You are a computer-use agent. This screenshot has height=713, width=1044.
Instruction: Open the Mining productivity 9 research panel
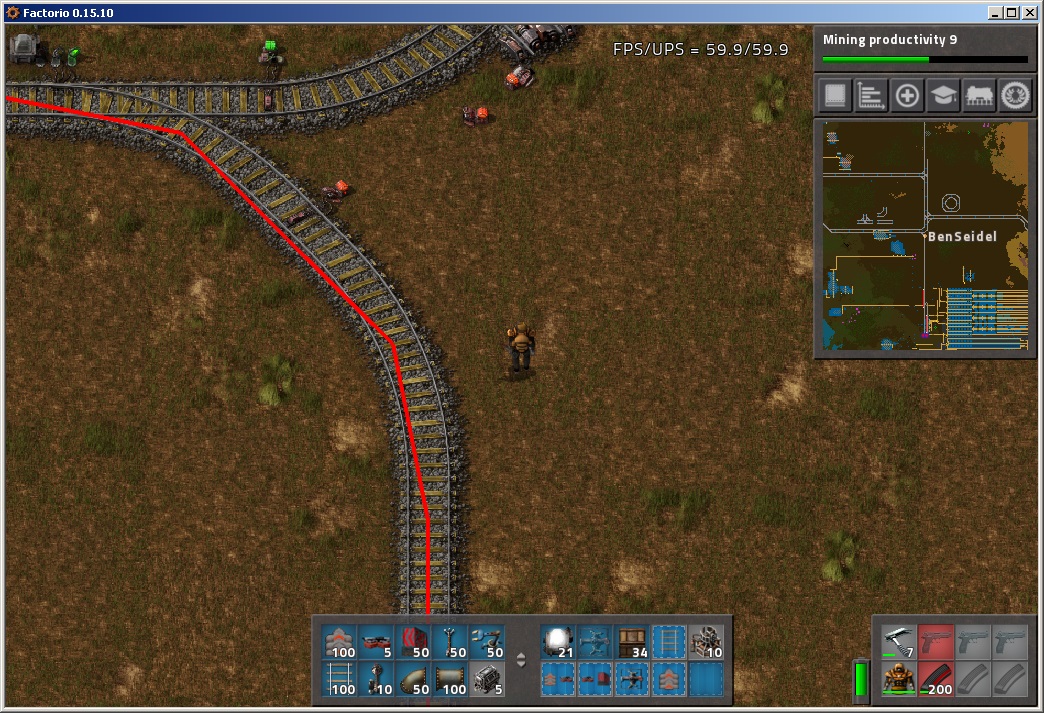coord(924,47)
